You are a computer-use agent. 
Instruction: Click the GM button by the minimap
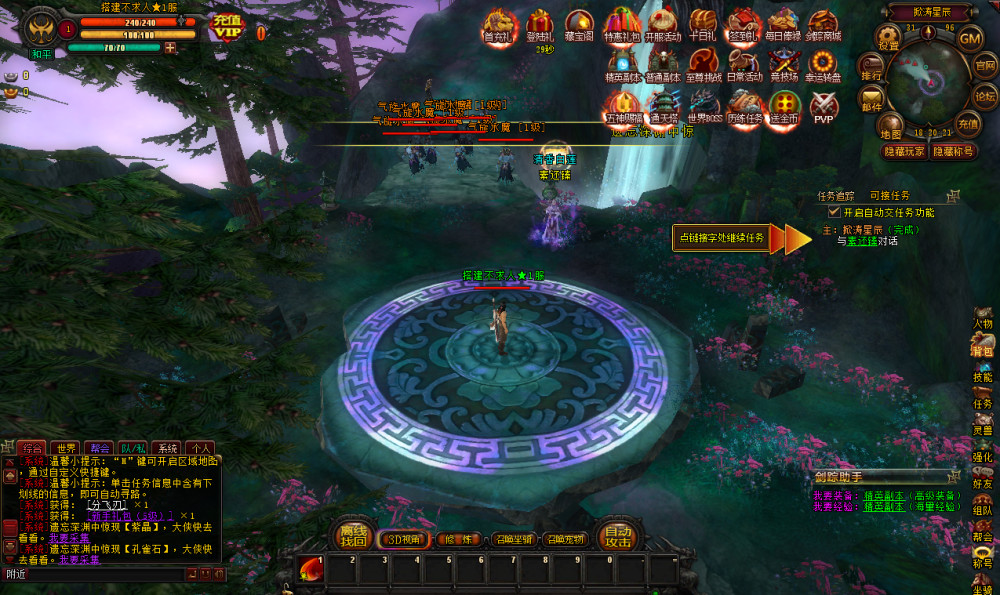click(970, 37)
